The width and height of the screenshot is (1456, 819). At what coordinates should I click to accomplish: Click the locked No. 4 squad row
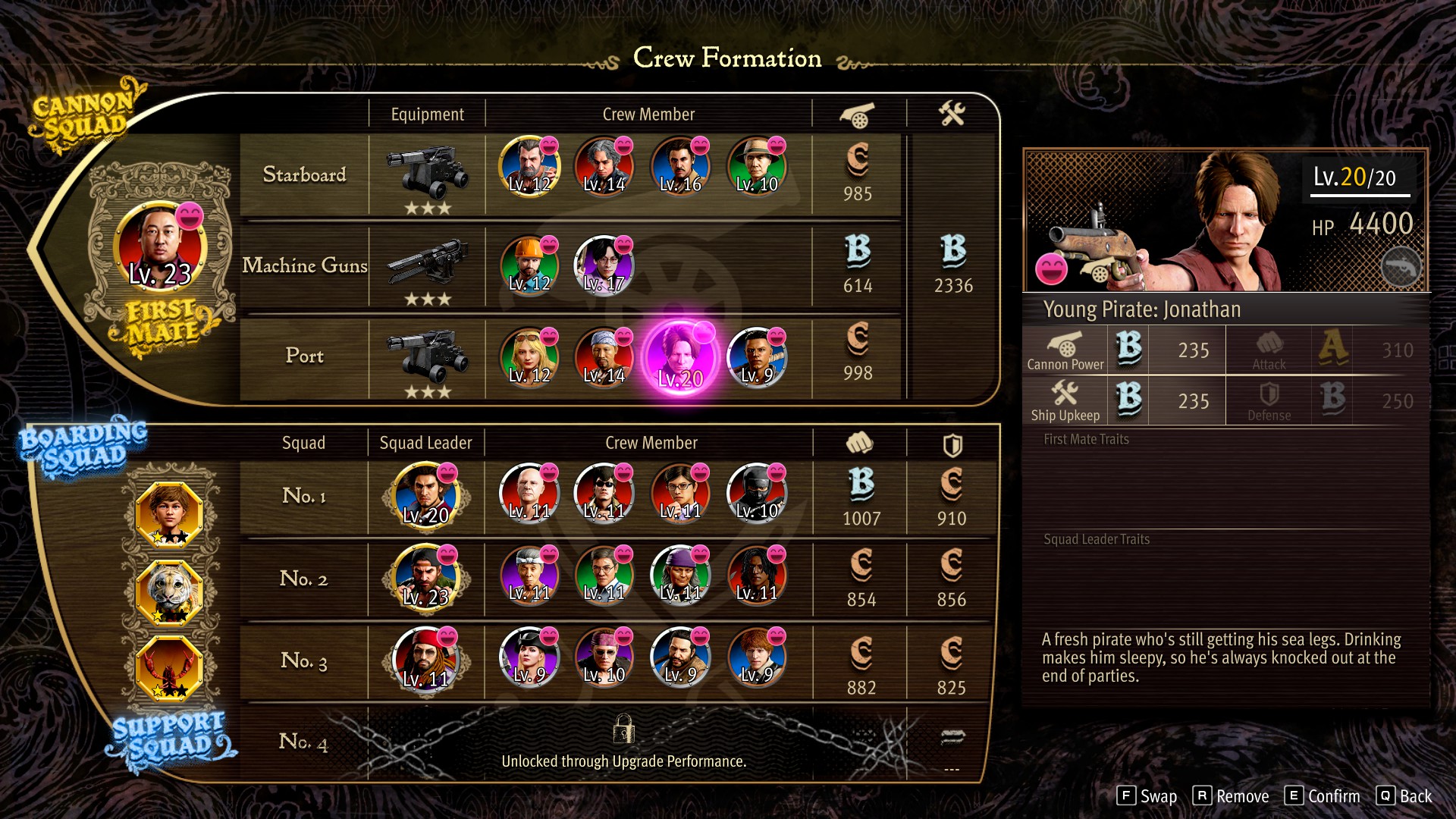coord(622,743)
